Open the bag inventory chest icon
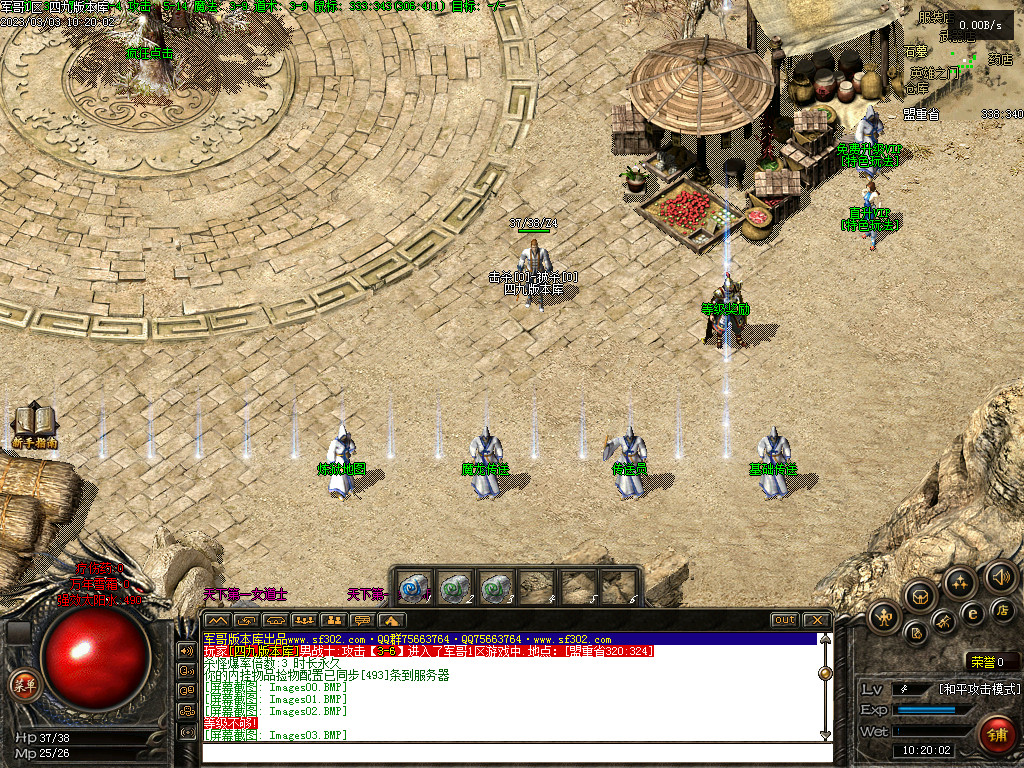Viewport: 1024px width, 768px height. pos(921,597)
